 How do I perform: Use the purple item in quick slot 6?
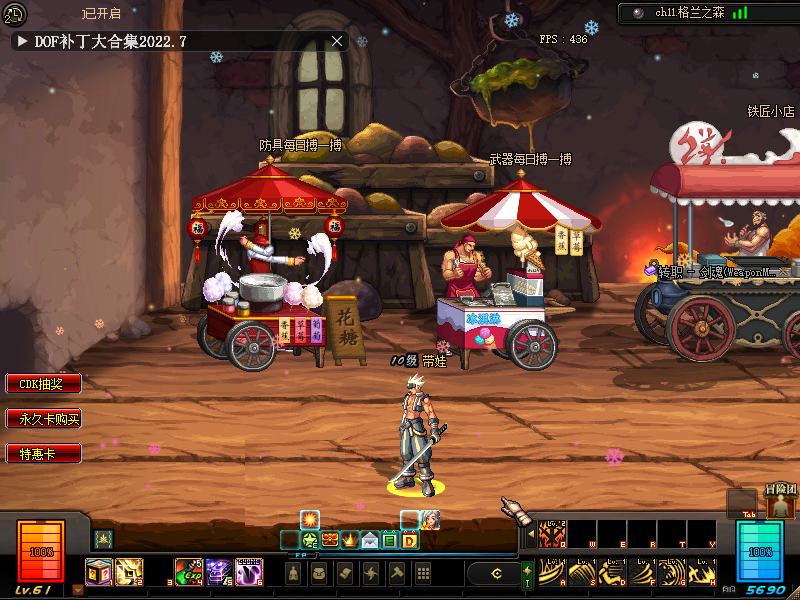(249, 571)
